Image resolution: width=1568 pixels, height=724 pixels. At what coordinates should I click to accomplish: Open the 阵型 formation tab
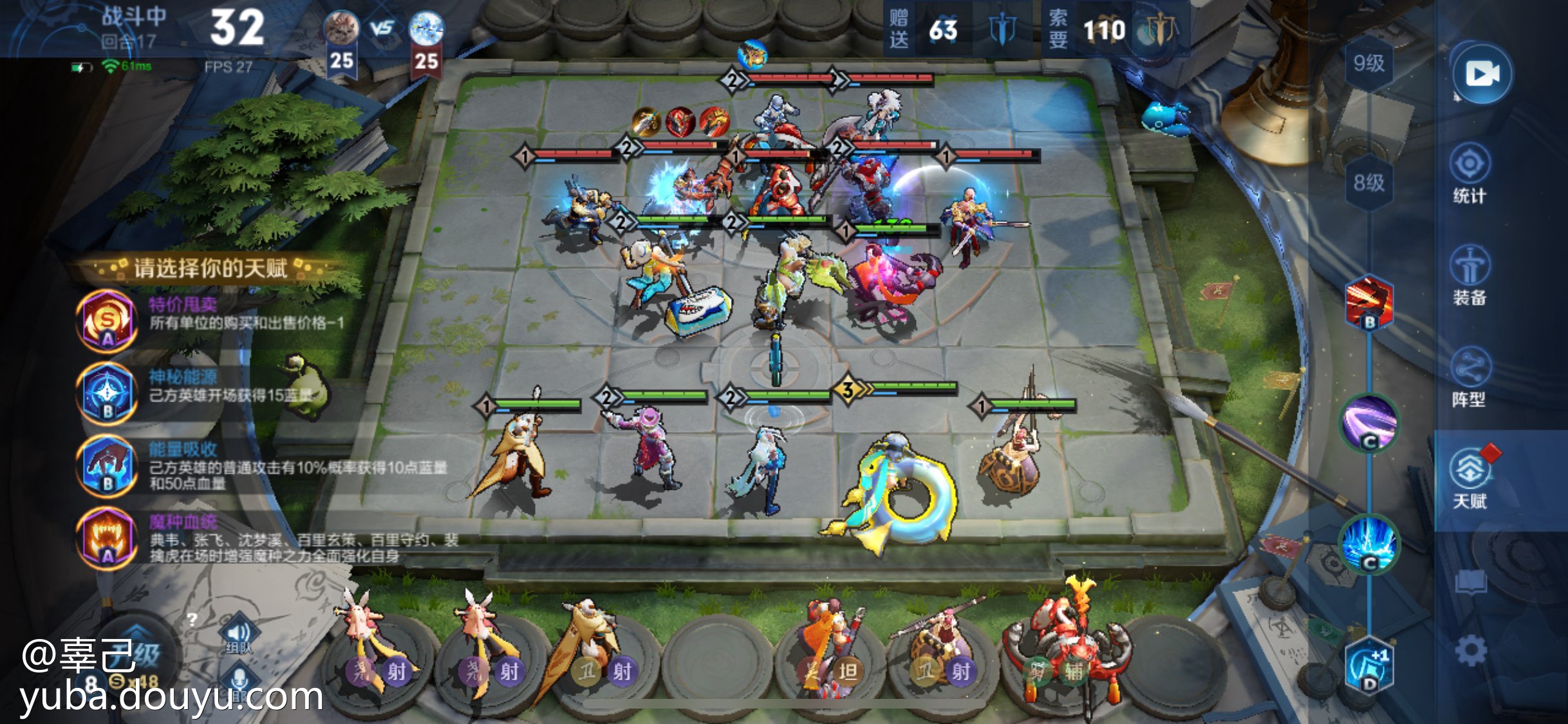1470,378
